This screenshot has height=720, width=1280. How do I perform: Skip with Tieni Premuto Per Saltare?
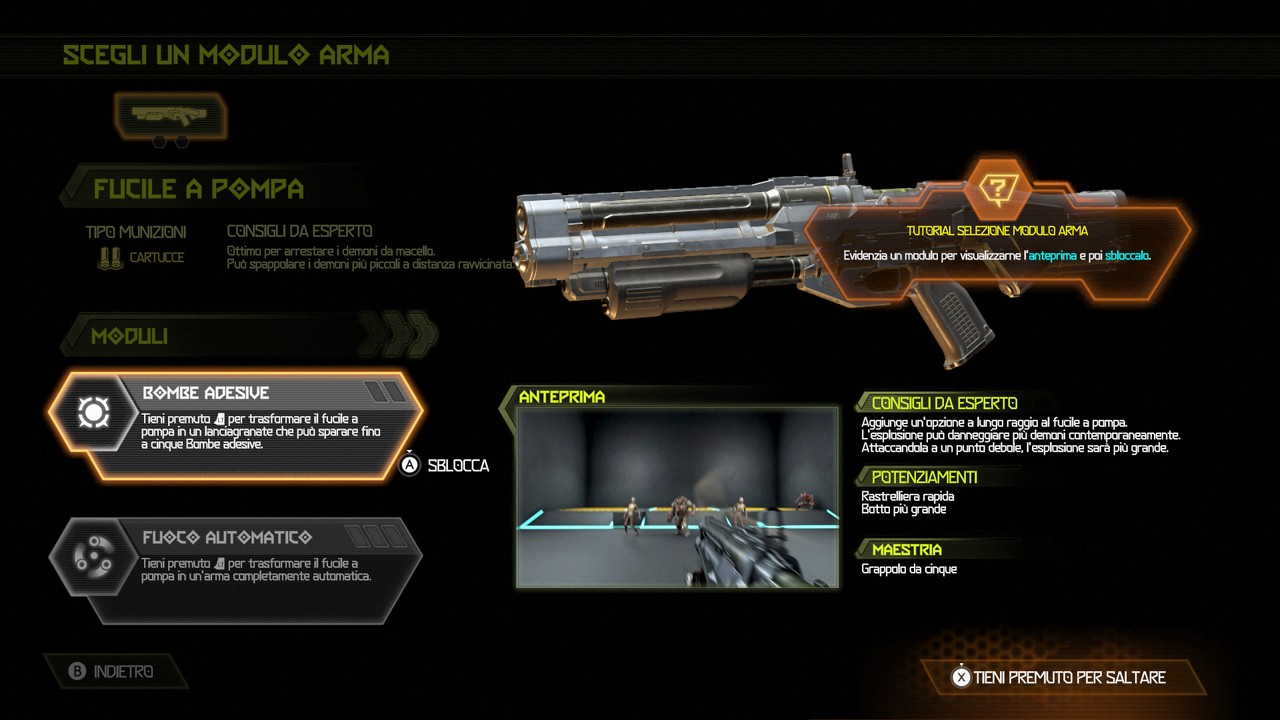[1058, 677]
